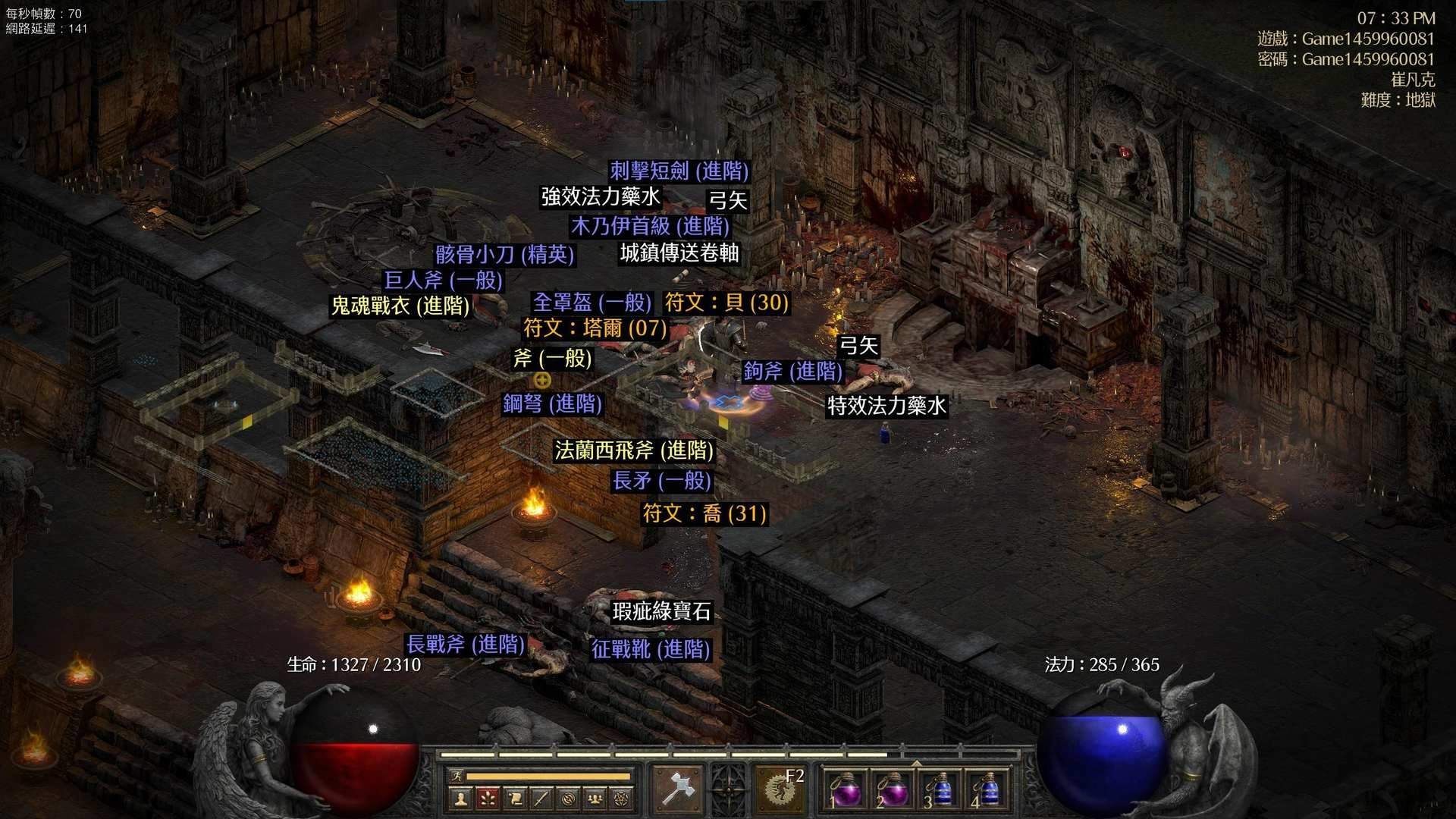The height and width of the screenshot is (819, 1456).
Task: Open character stats via the bust icon
Action: pyautogui.click(x=462, y=799)
